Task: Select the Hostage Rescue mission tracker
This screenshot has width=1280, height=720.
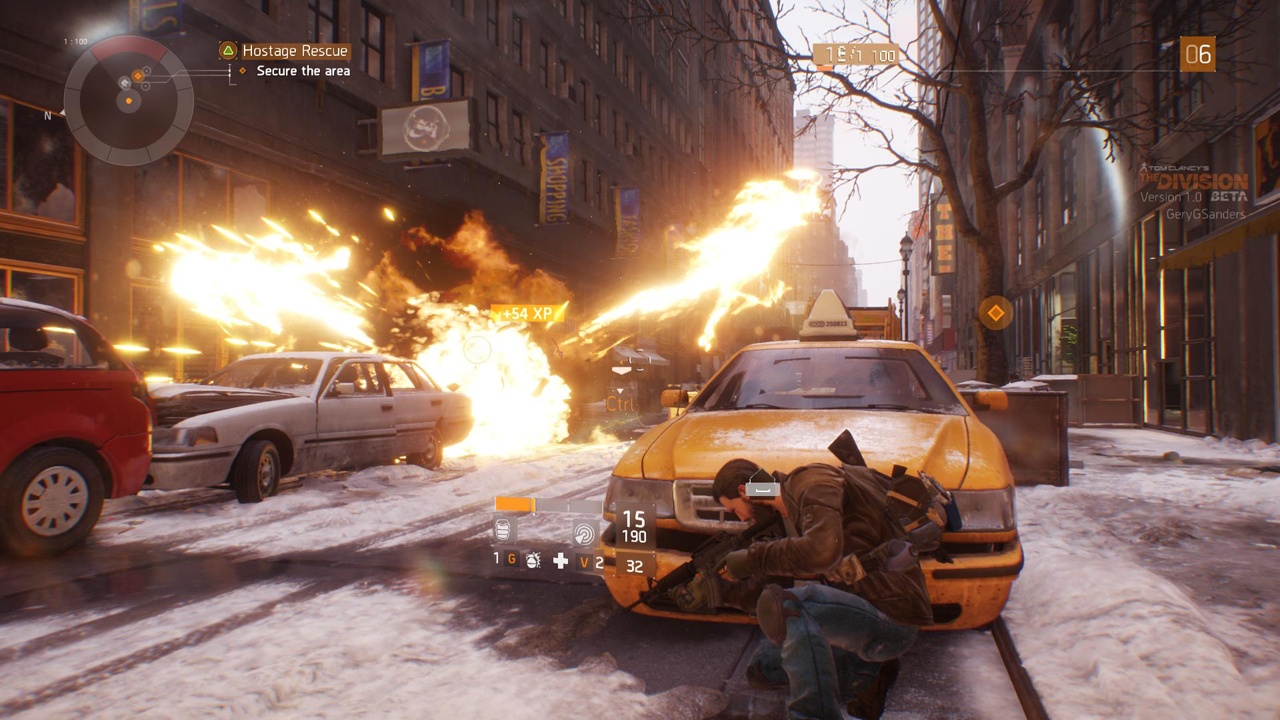Action: tap(295, 51)
